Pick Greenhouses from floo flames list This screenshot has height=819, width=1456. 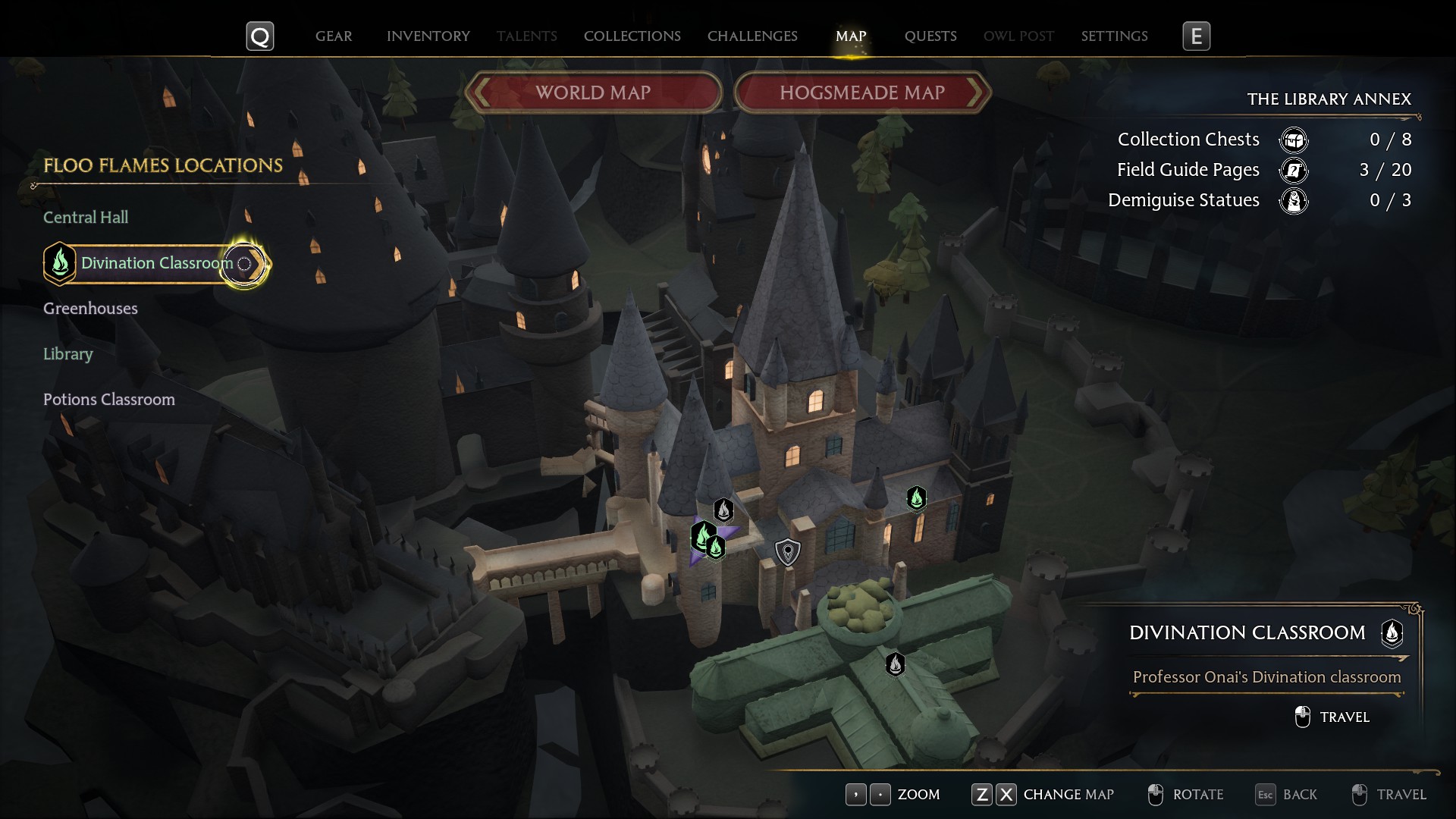point(90,309)
